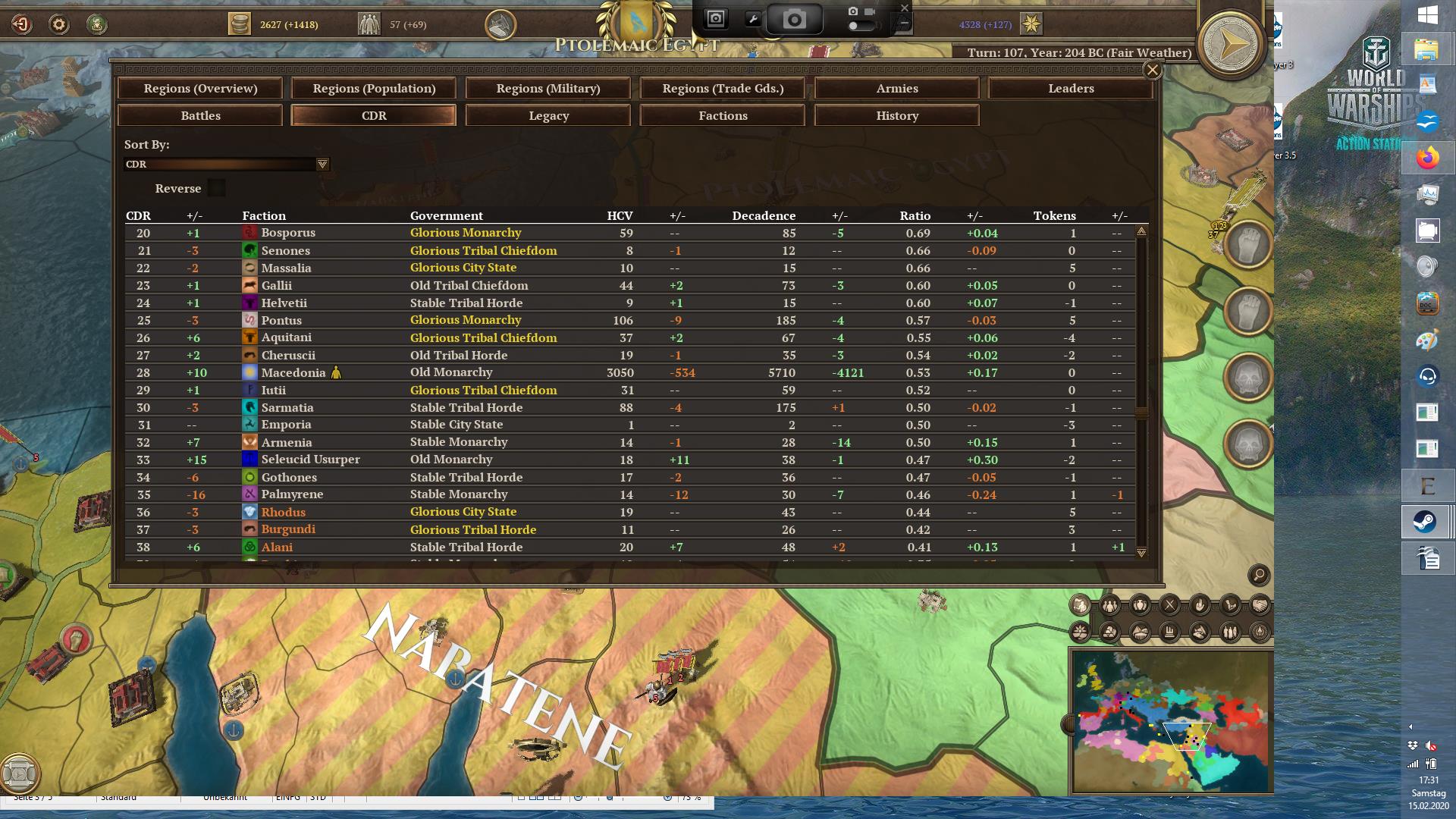Open the Regions (Military) tab
This screenshot has width=1456, height=819.
point(548,88)
